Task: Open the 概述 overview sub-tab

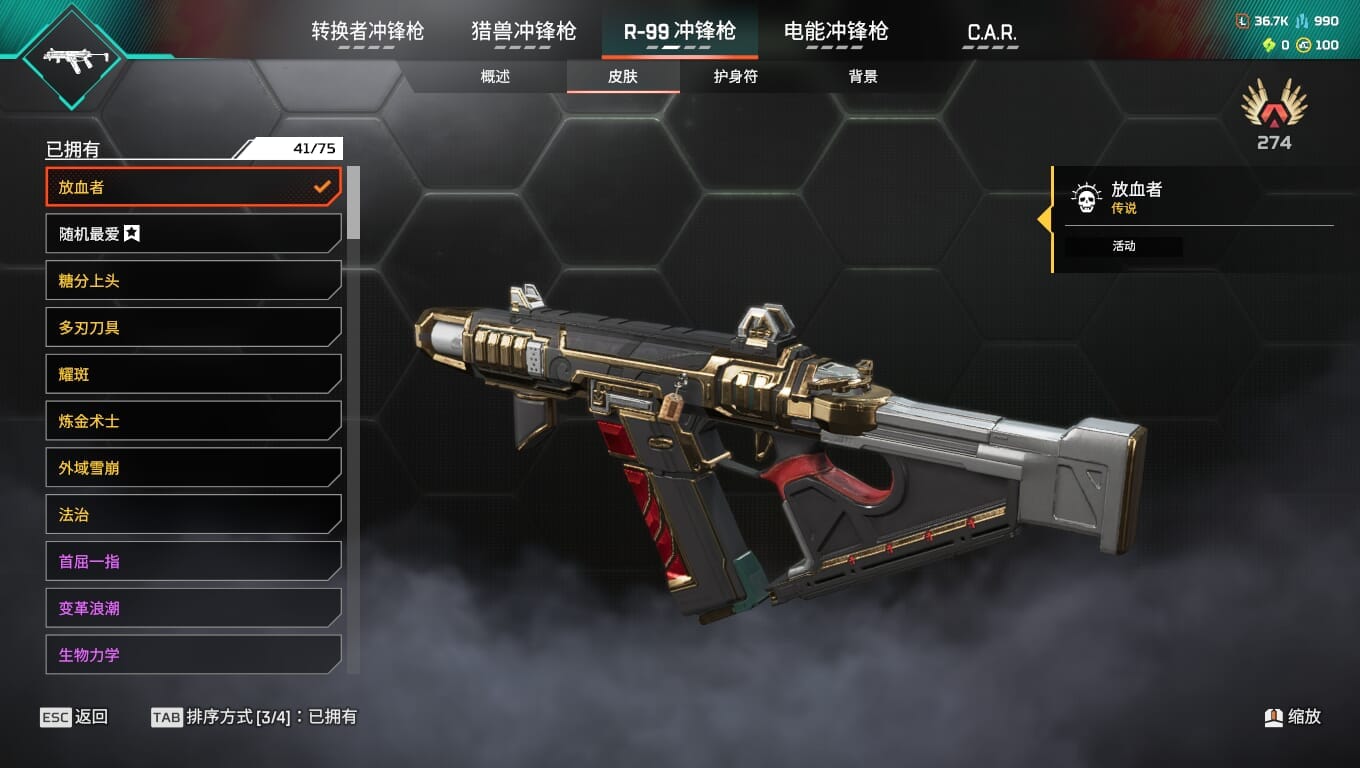Action: pos(495,77)
